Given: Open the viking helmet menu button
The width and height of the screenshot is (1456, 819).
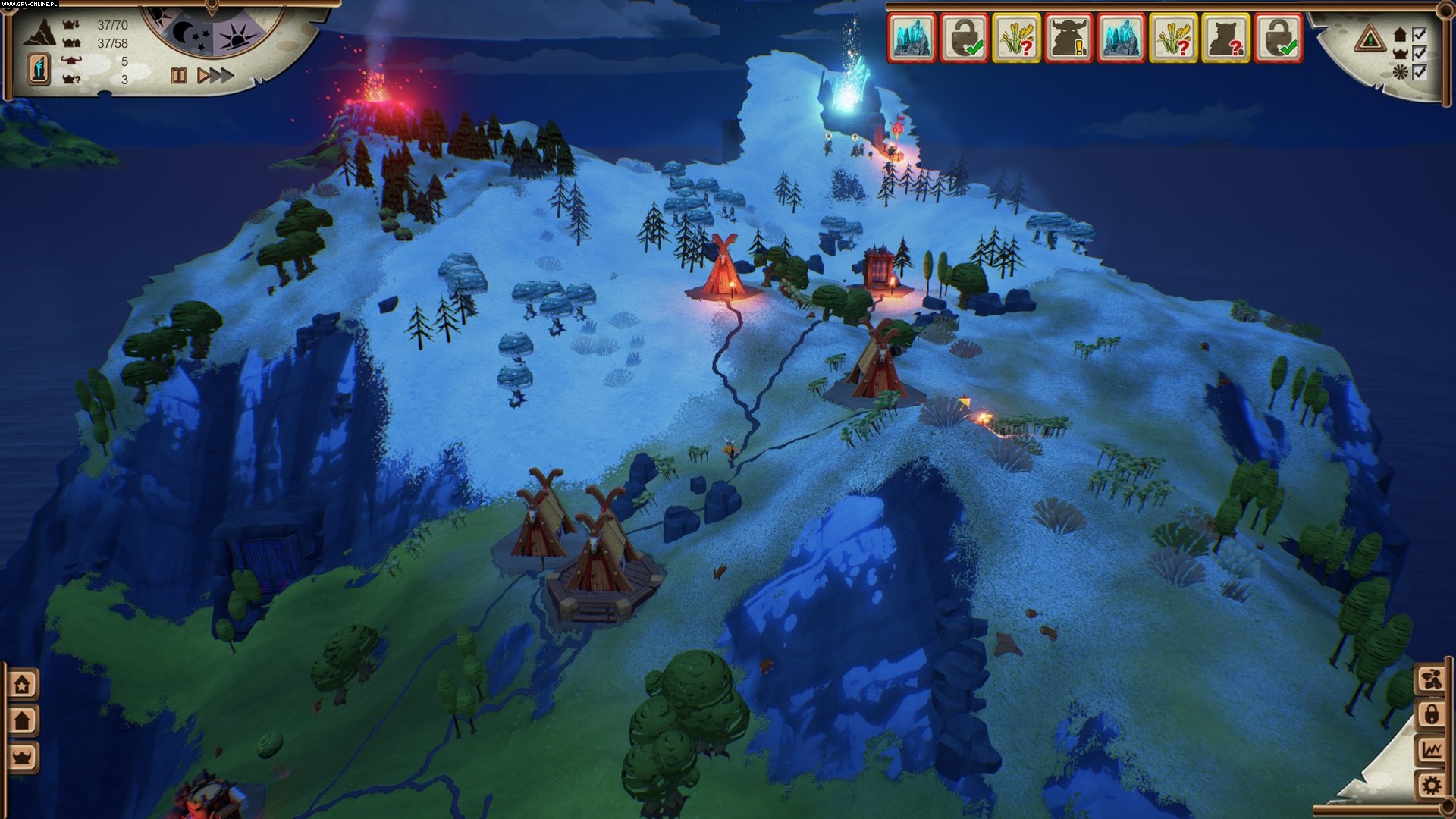Looking at the screenshot, I should pos(23,756).
